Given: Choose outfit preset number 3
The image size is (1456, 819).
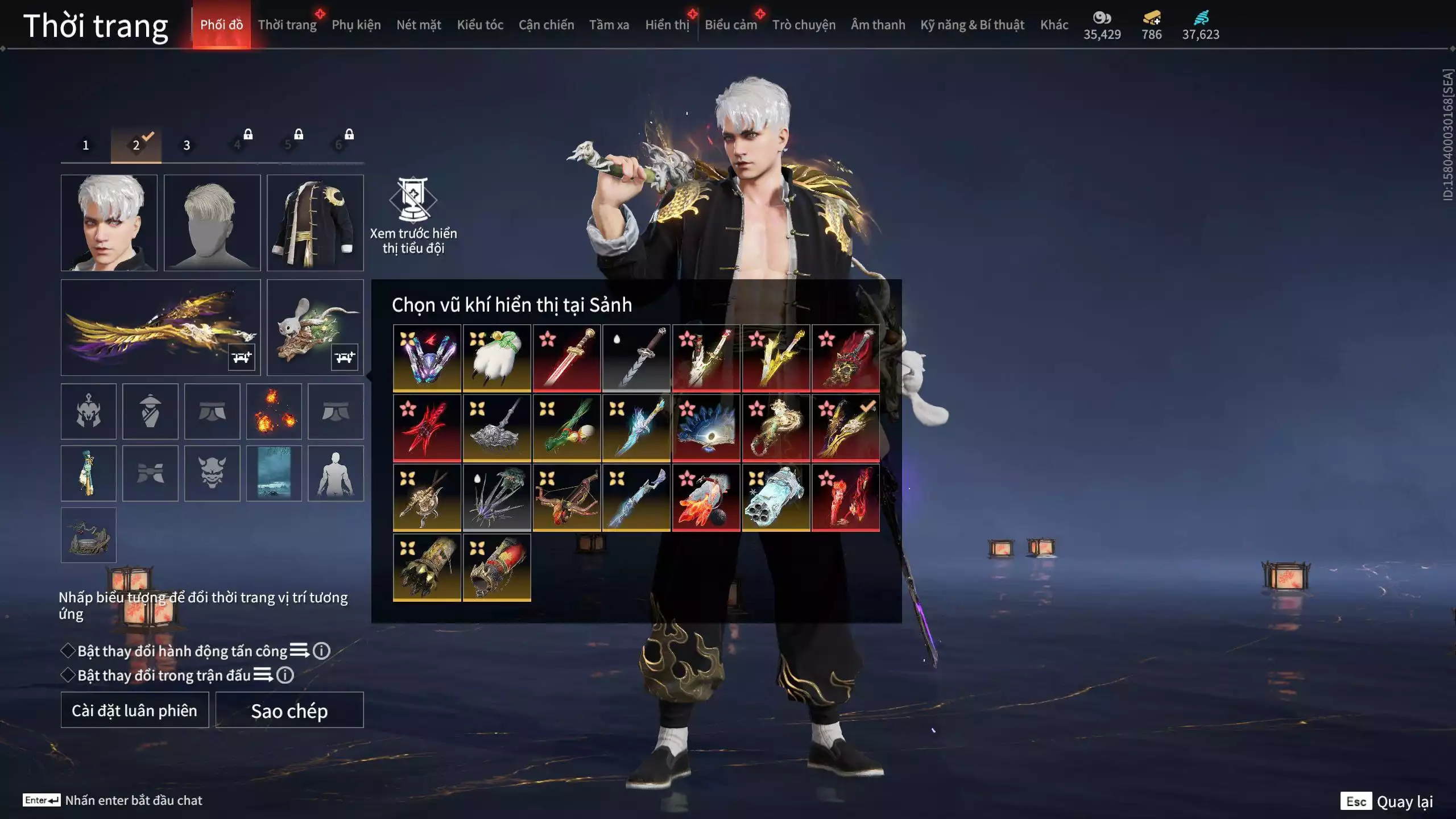Looking at the screenshot, I should coord(187,145).
